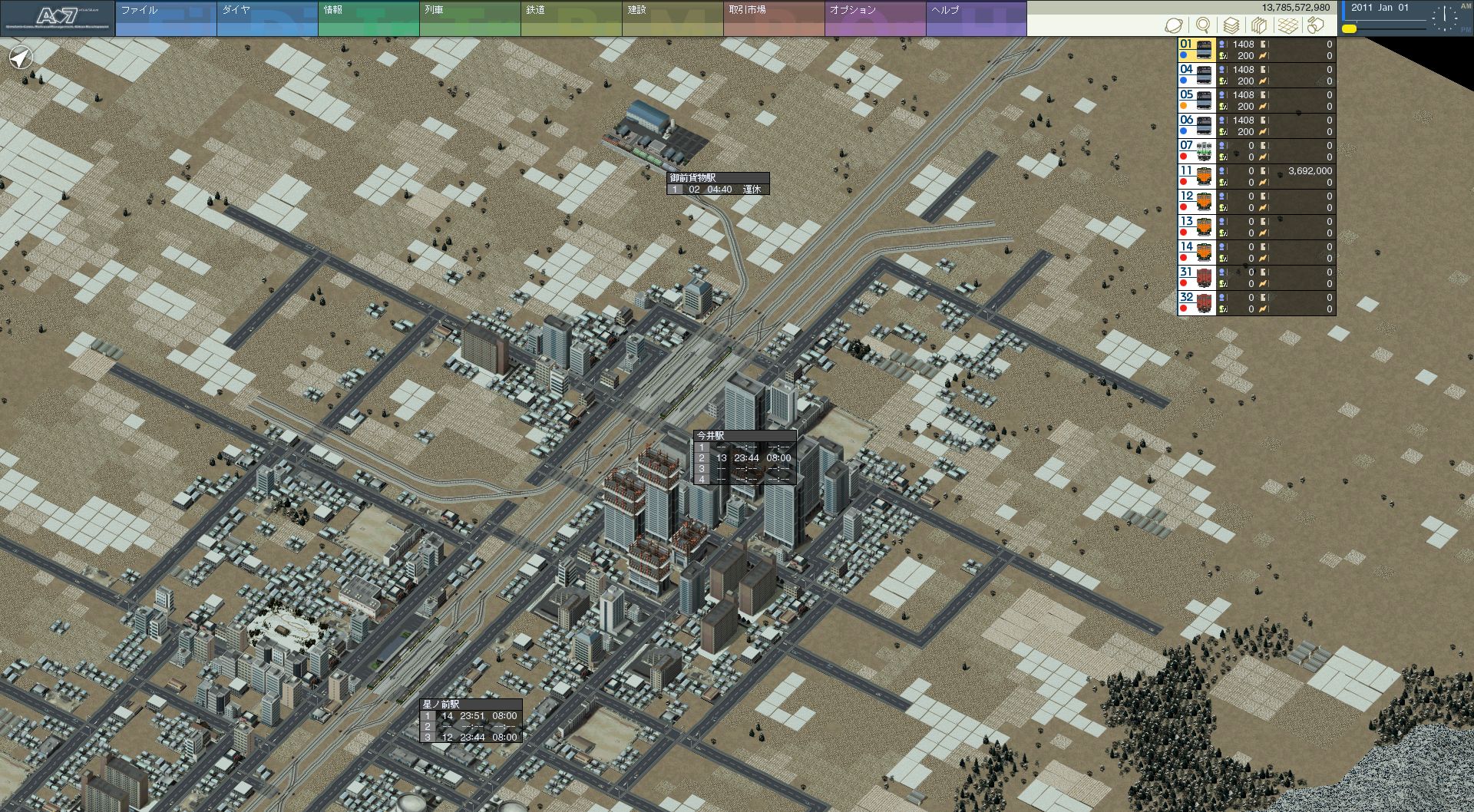Image resolution: width=1474 pixels, height=812 pixels.
Task: Select train 32 in the train list
Action: click(x=1196, y=303)
